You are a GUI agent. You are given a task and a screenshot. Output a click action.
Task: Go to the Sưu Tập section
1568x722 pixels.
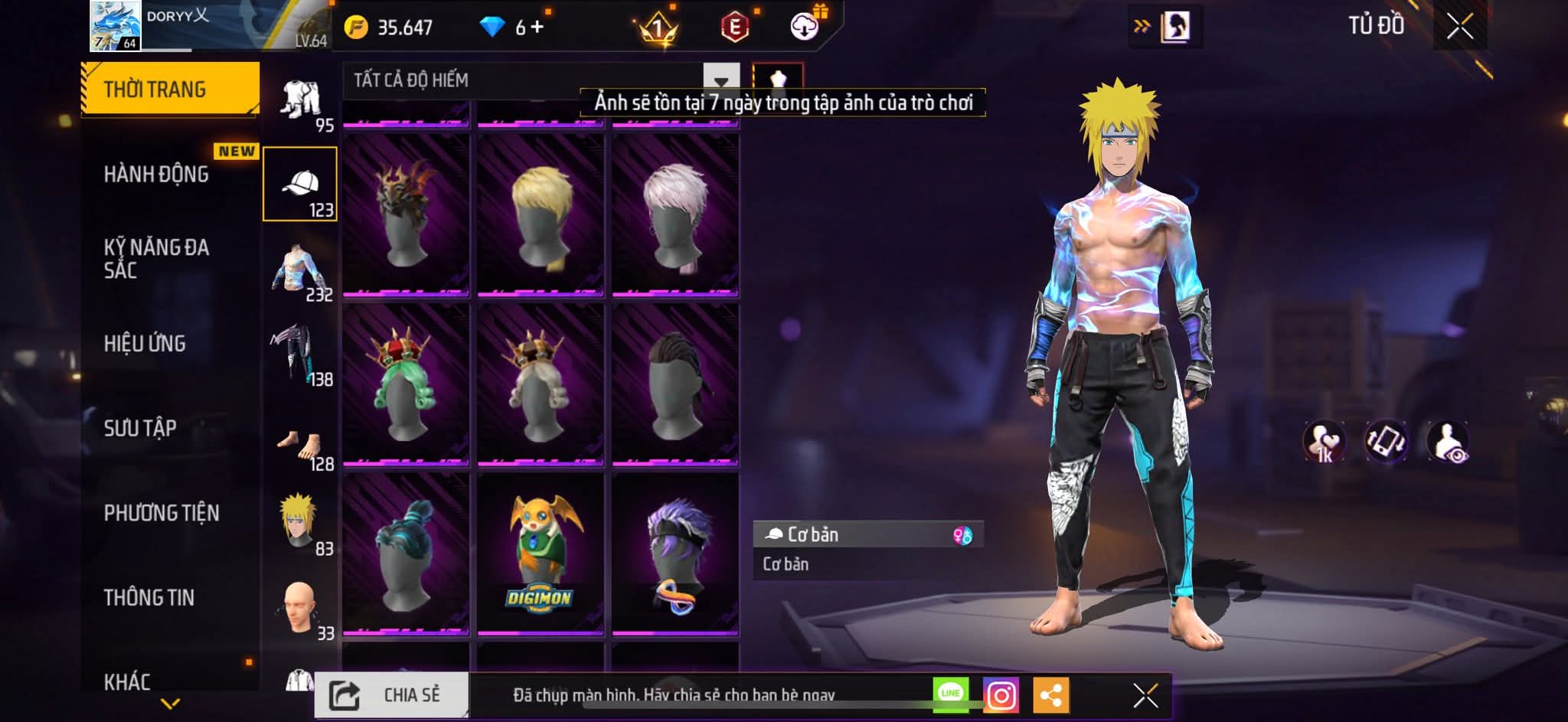point(140,428)
